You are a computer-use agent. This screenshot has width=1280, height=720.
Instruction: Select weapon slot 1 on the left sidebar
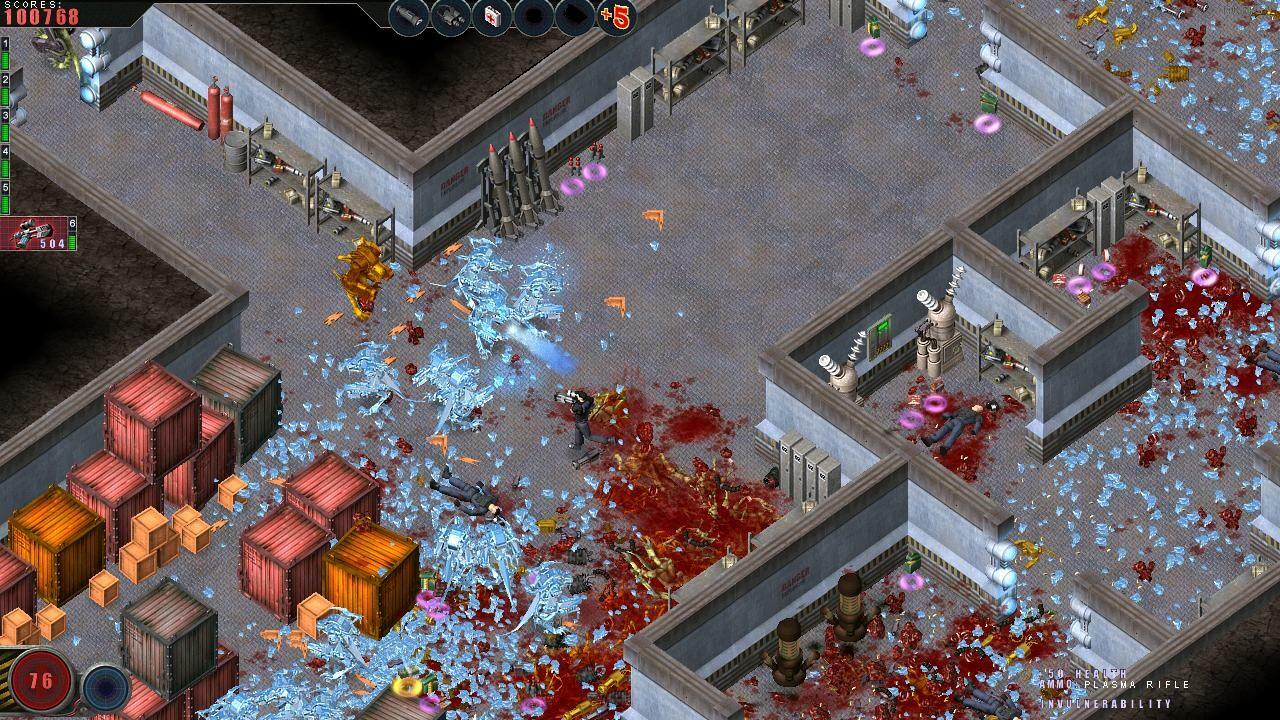5,44
